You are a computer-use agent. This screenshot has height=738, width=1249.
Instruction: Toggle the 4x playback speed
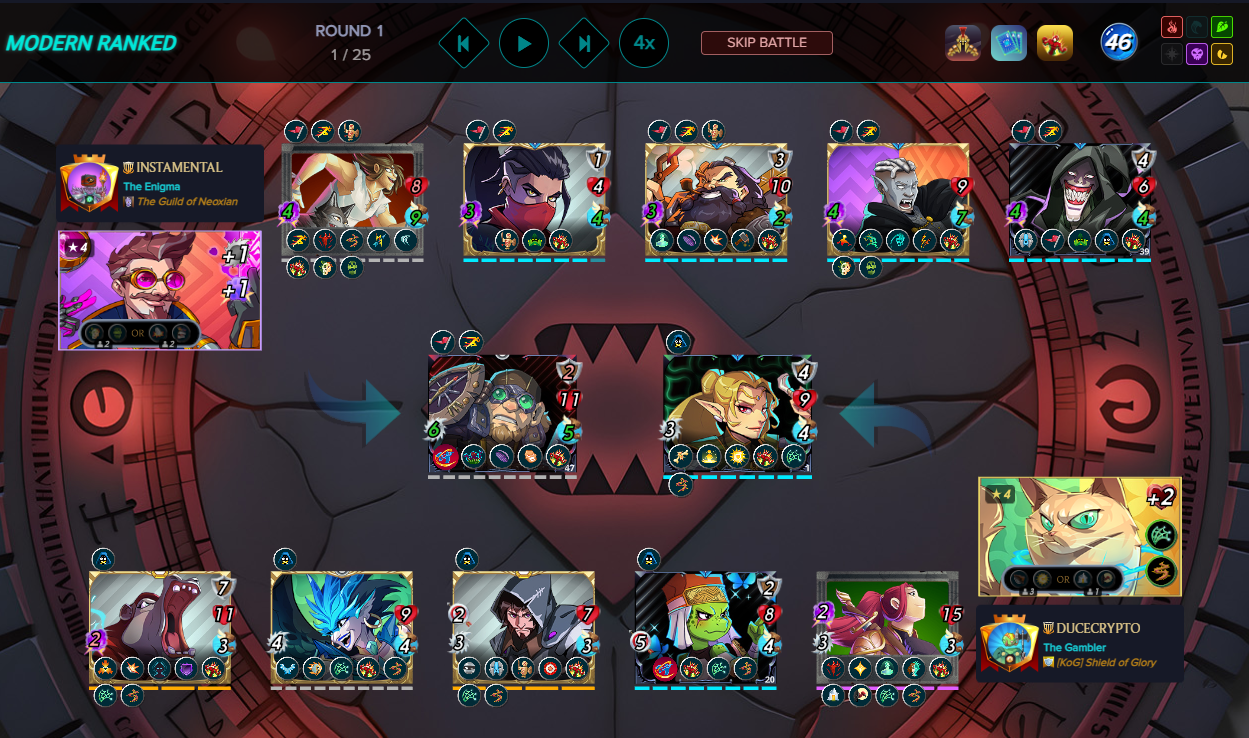644,44
